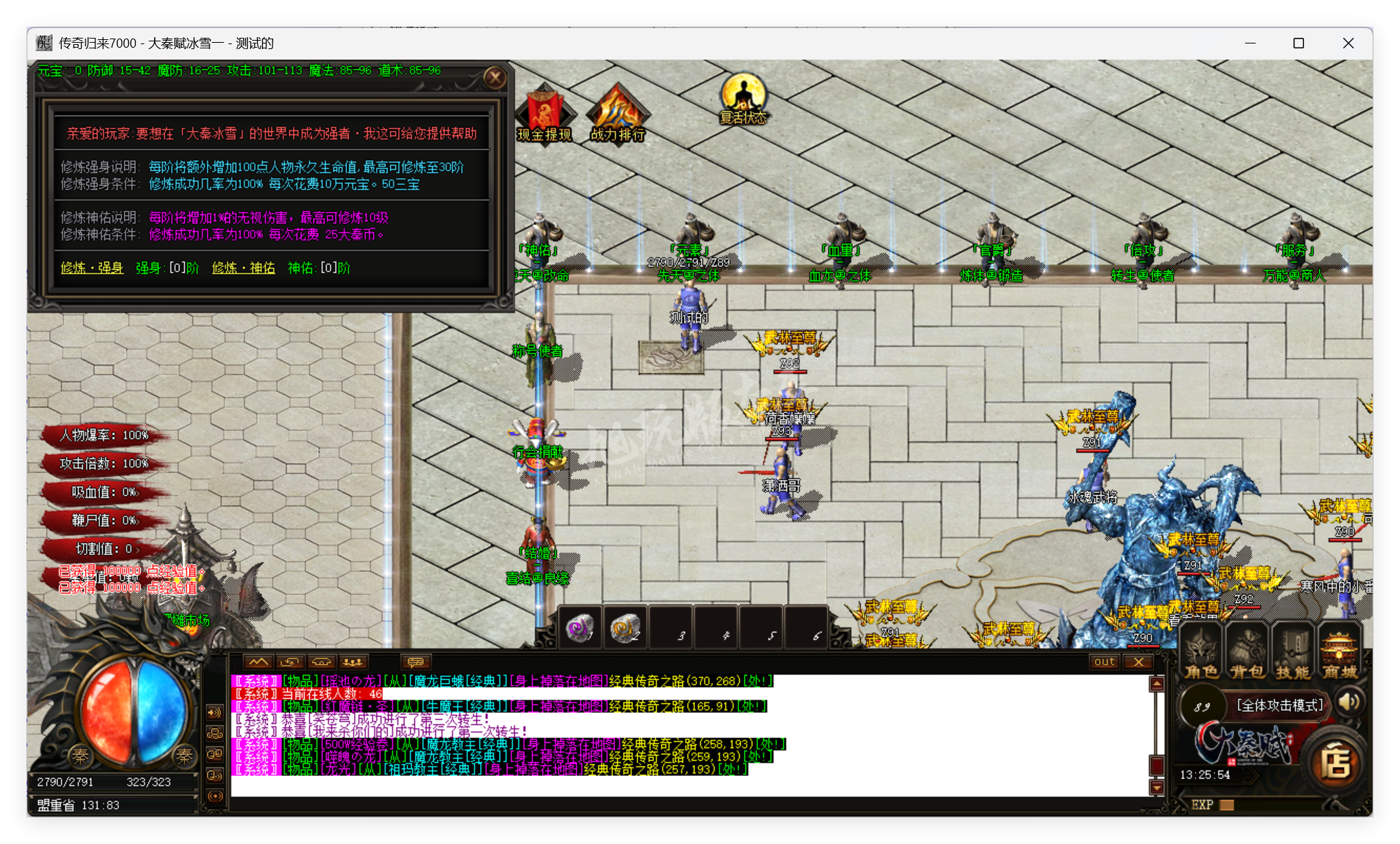The height and width of the screenshot is (844, 1400).
Task: Minimize the game window
Action: [1250, 43]
